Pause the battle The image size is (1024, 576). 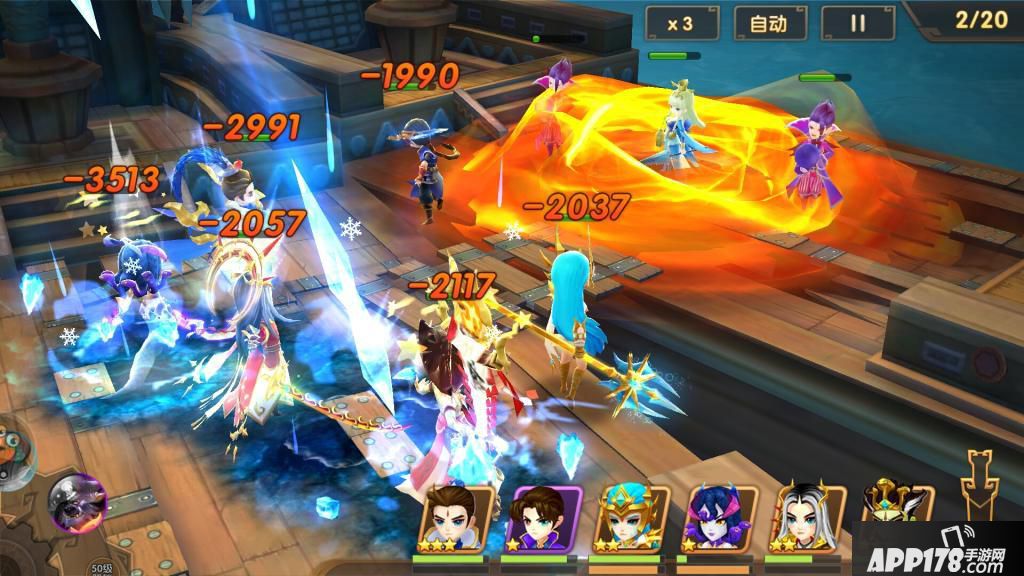(857, 24)
